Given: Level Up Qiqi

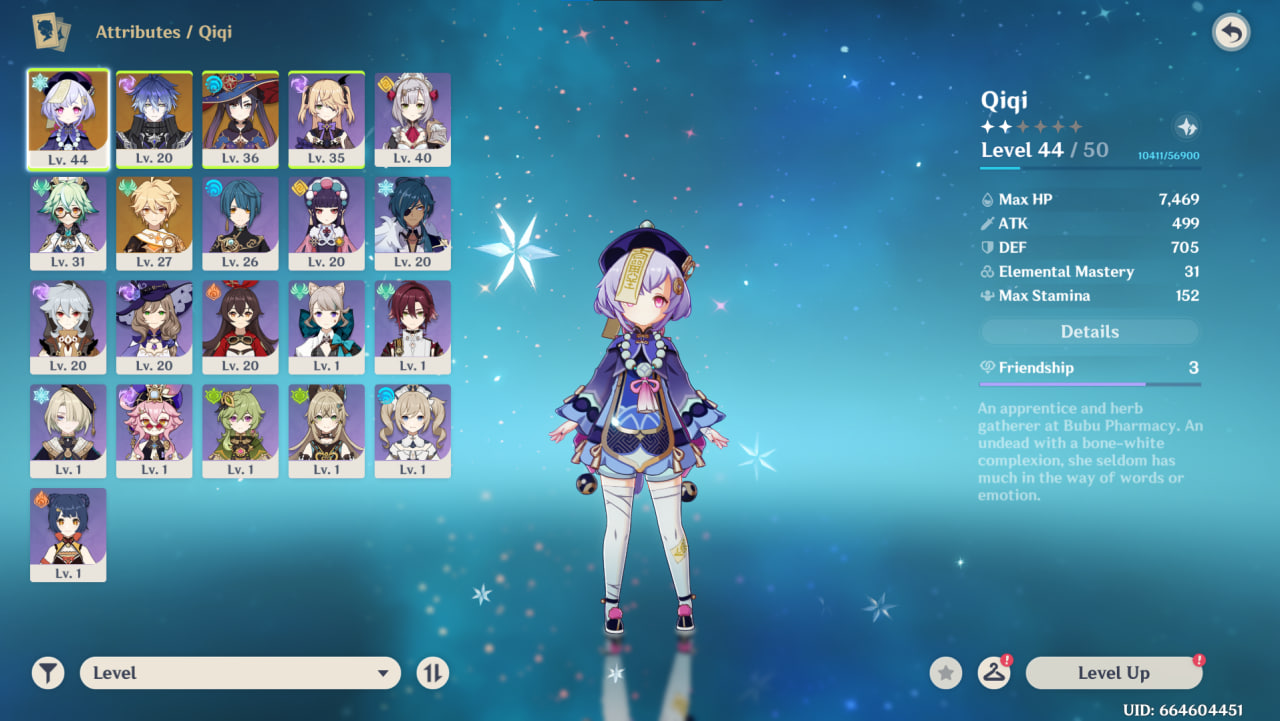Looking at the screenshot, I should tap(1113, 673).
